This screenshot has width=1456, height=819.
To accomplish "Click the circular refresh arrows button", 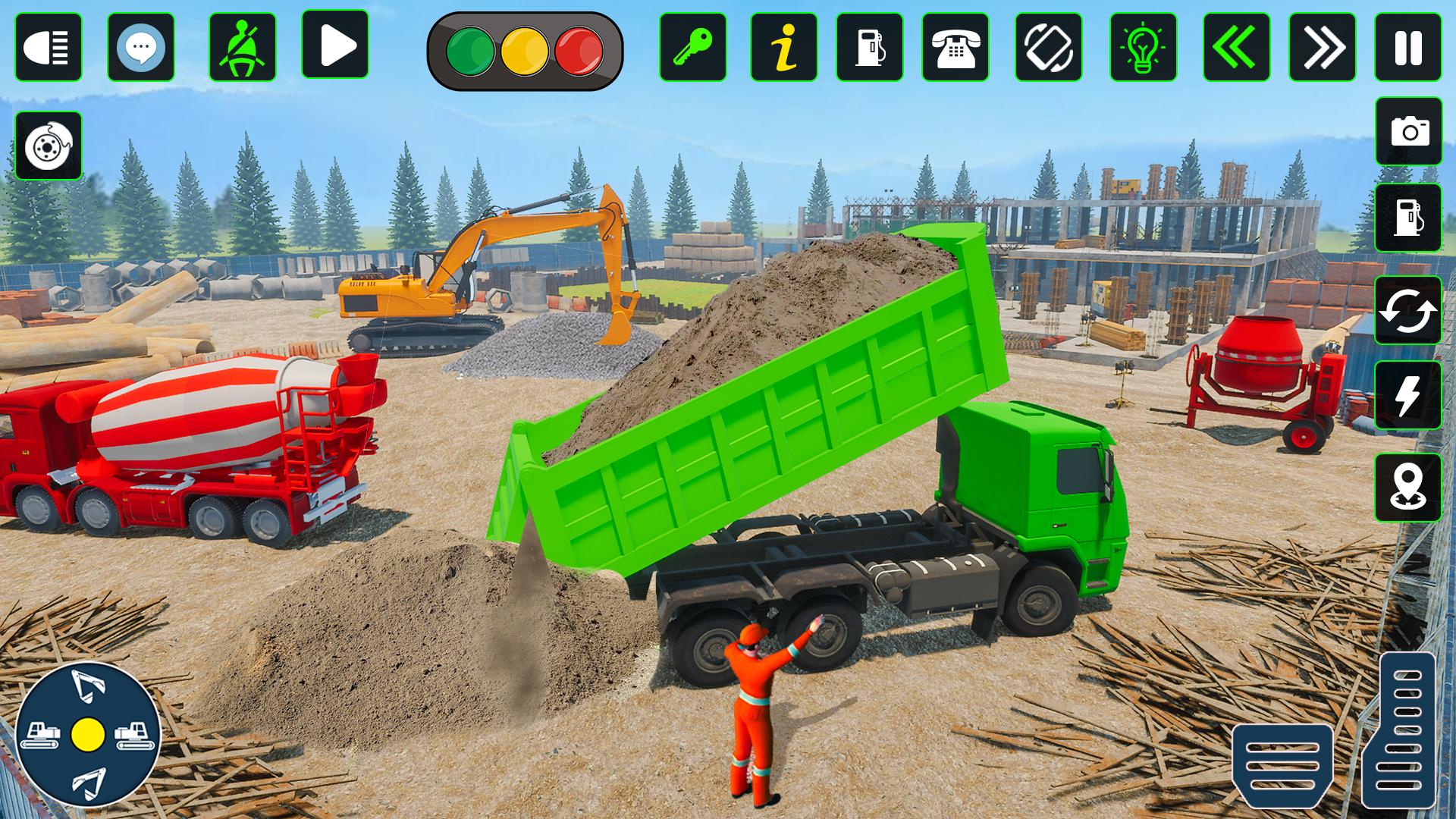I will 1408,310.
